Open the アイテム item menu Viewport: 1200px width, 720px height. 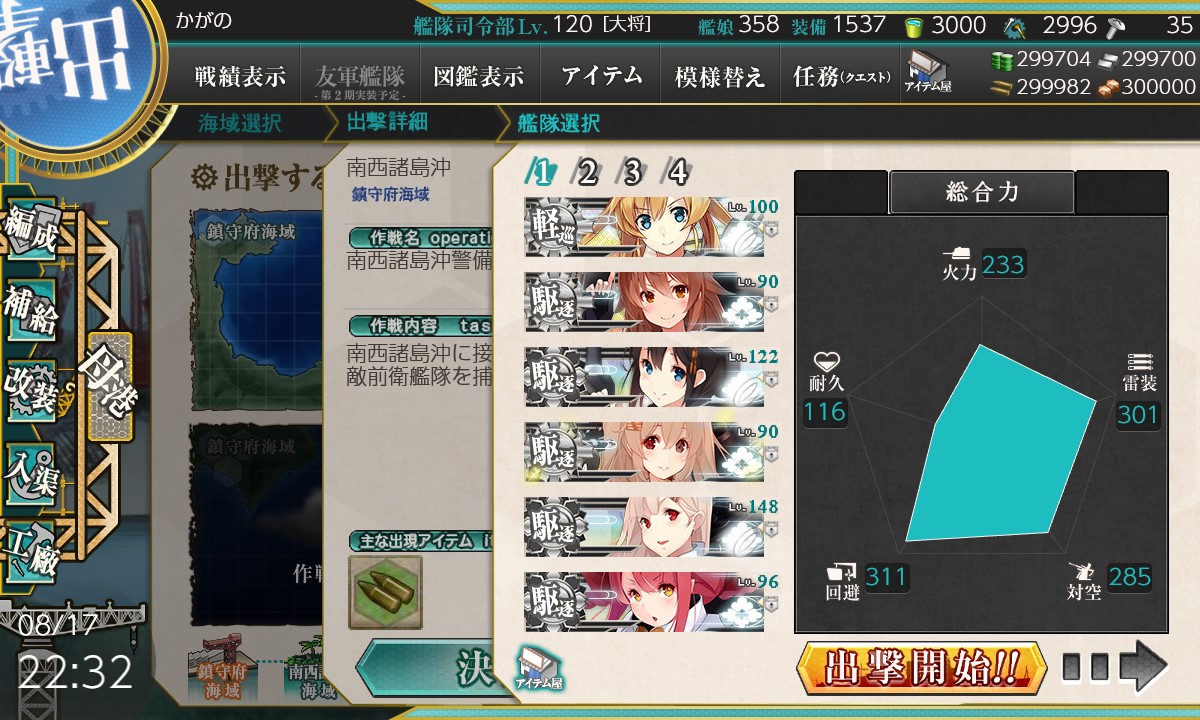[601, 77]
